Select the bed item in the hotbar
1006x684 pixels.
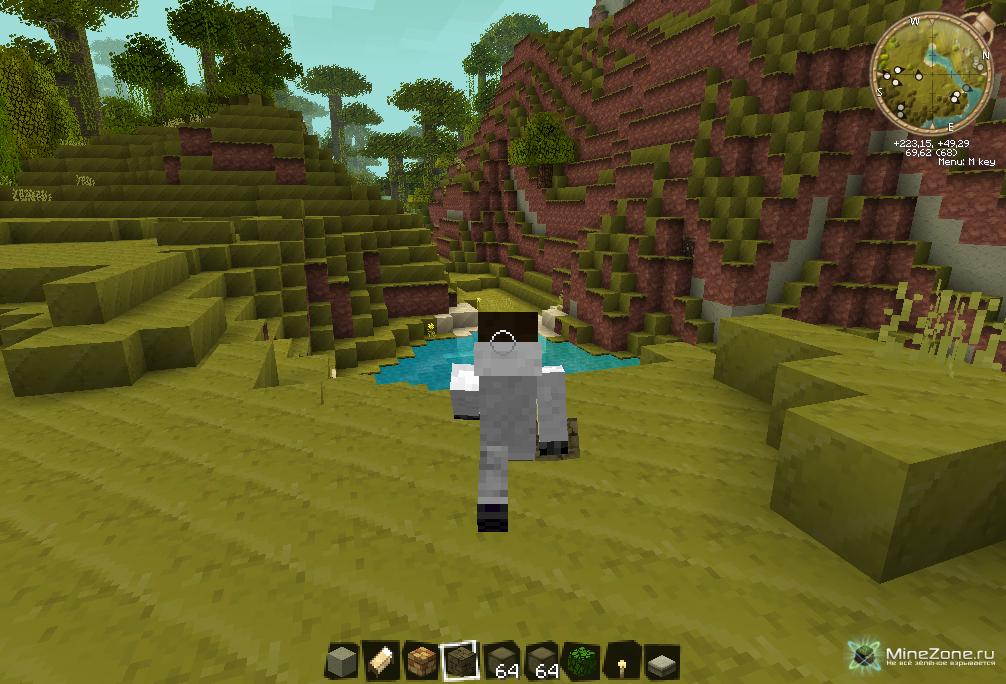tap(381, 660)
